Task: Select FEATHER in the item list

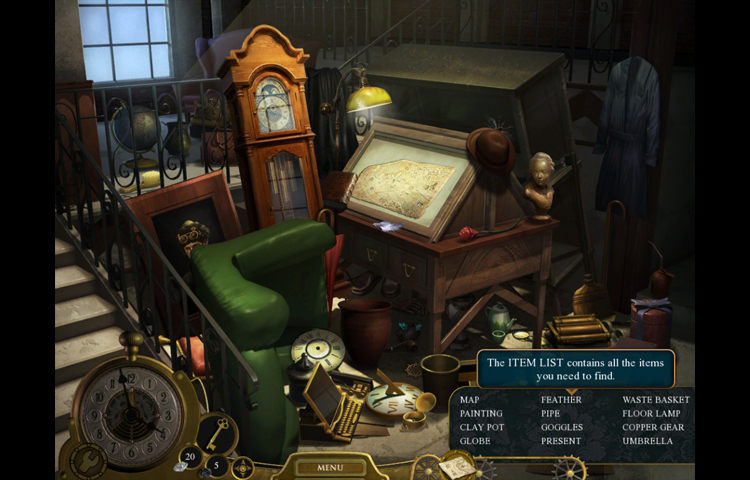Action: point(561,400)
